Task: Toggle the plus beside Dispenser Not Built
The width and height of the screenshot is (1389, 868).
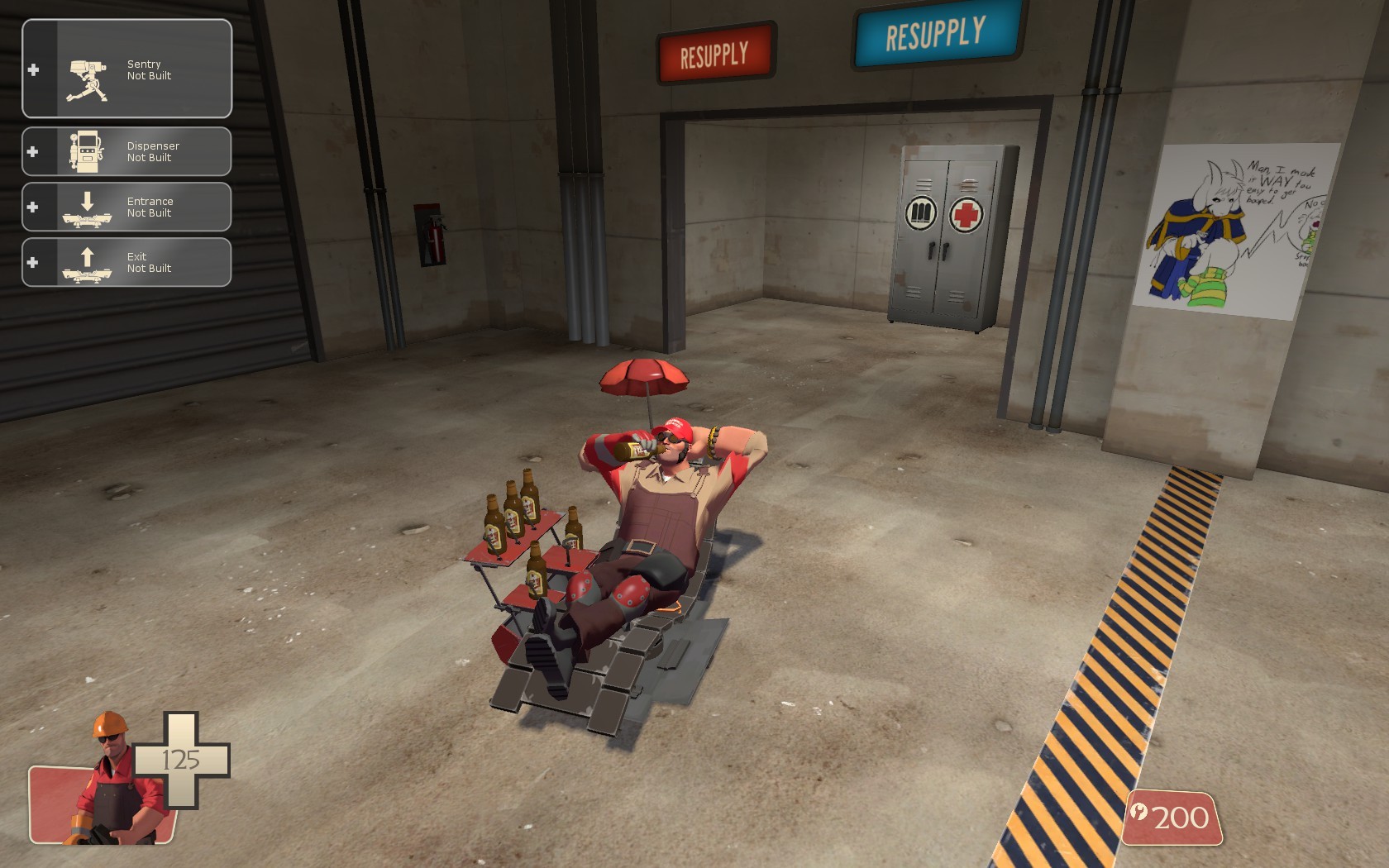Action: coord(34,150)
